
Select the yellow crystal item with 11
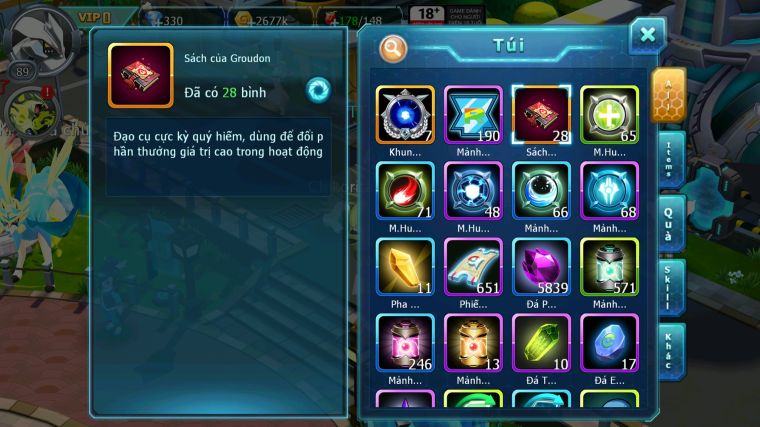(405, 266)
